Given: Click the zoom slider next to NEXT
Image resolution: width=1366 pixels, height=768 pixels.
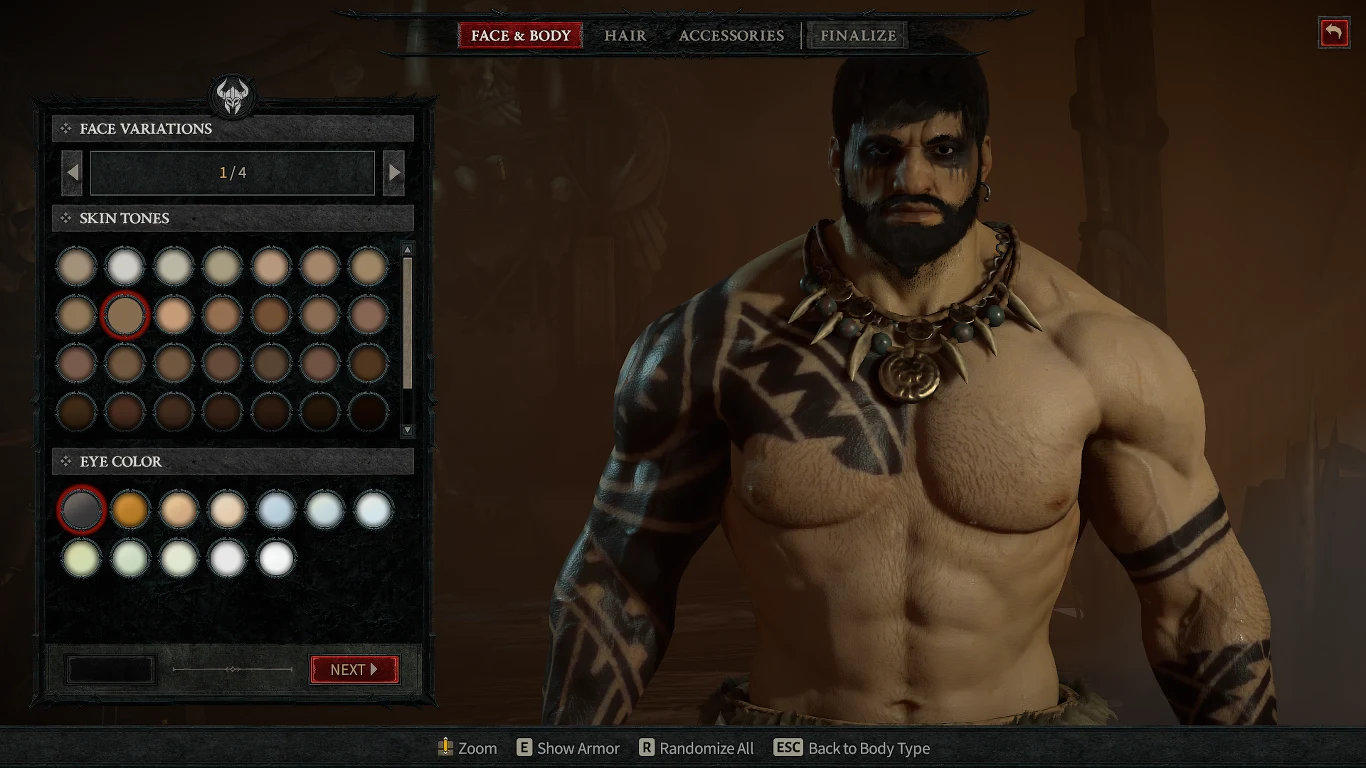Looking at the screenshot, I should tap(232, 670).
